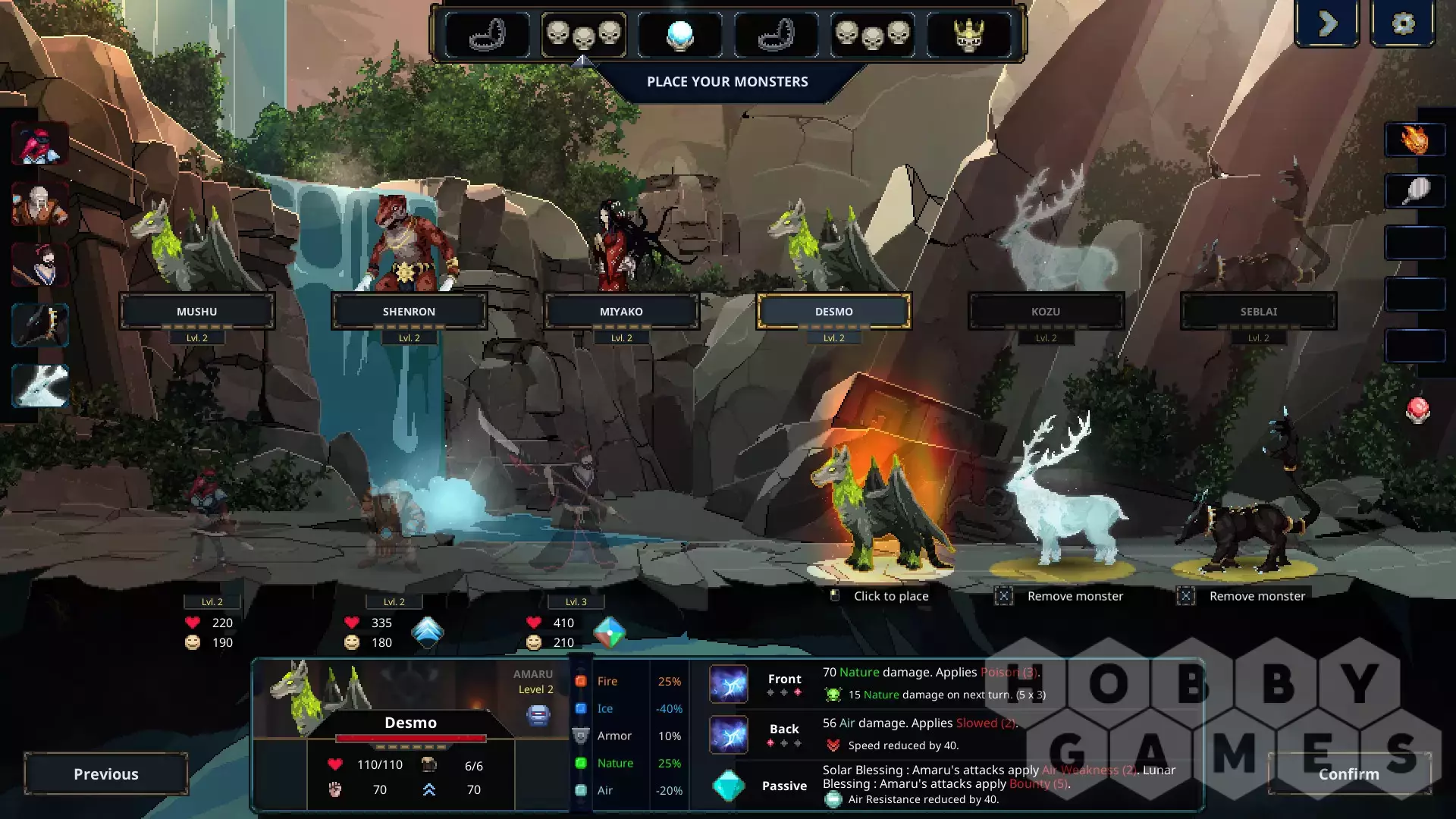Show the Back attack skill icon

[729, 734]
